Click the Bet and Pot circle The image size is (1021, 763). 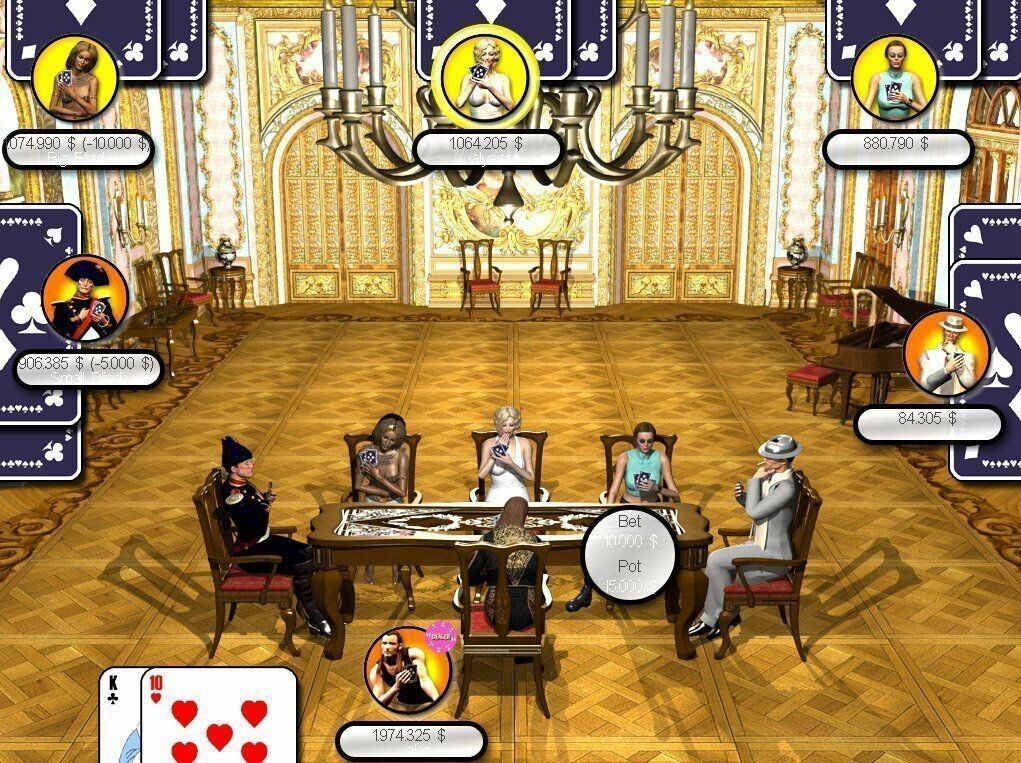pos(629,555)
